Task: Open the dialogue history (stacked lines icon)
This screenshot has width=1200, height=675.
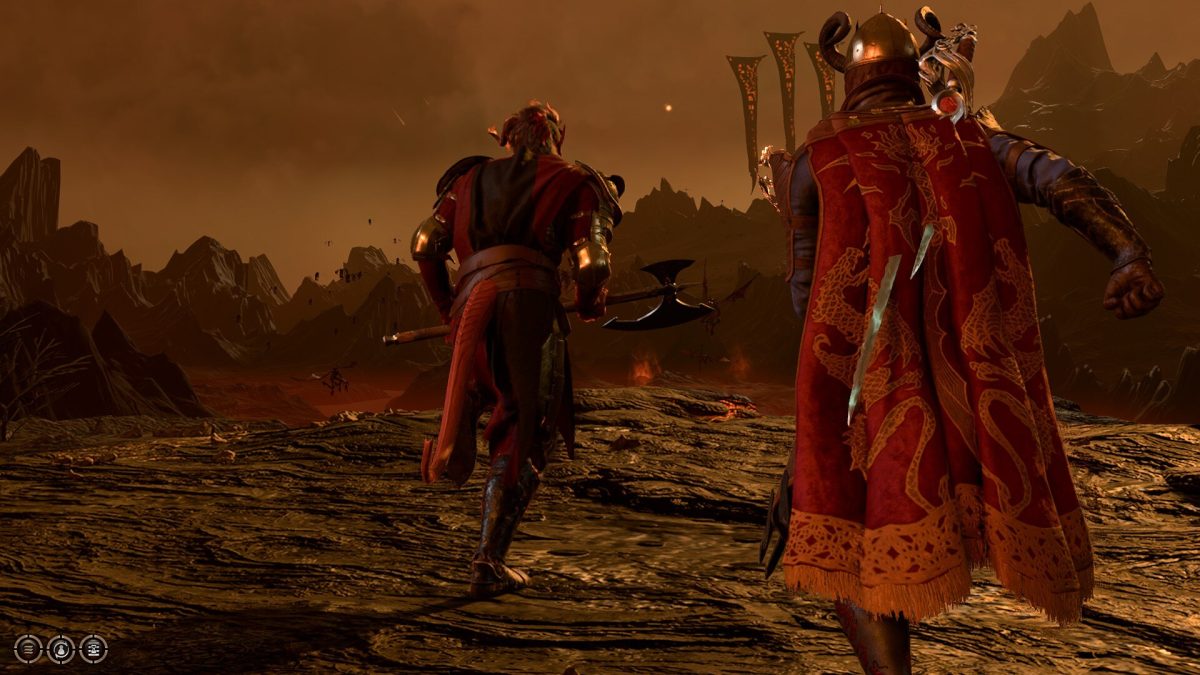Action: tap(28, 649)
